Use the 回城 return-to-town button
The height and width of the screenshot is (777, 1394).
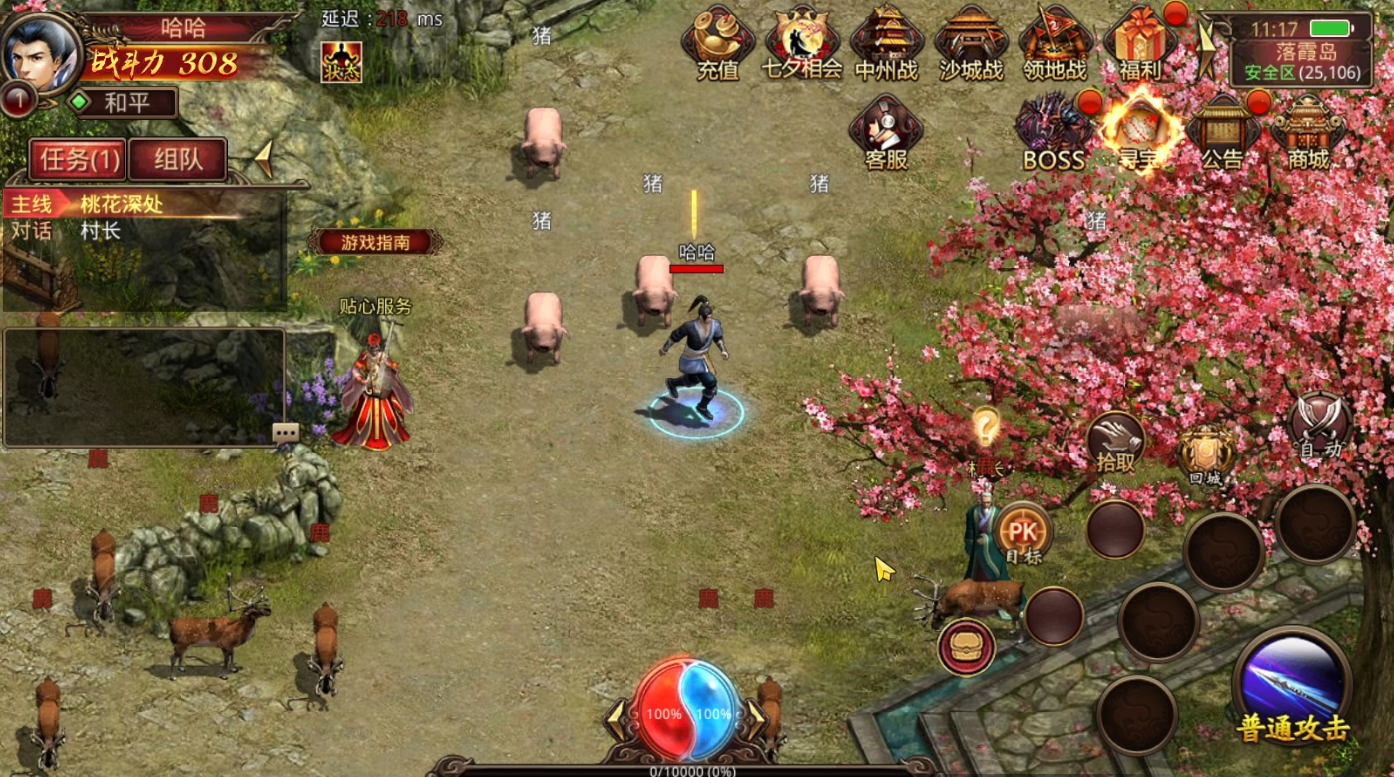(x=1205, y=455)
